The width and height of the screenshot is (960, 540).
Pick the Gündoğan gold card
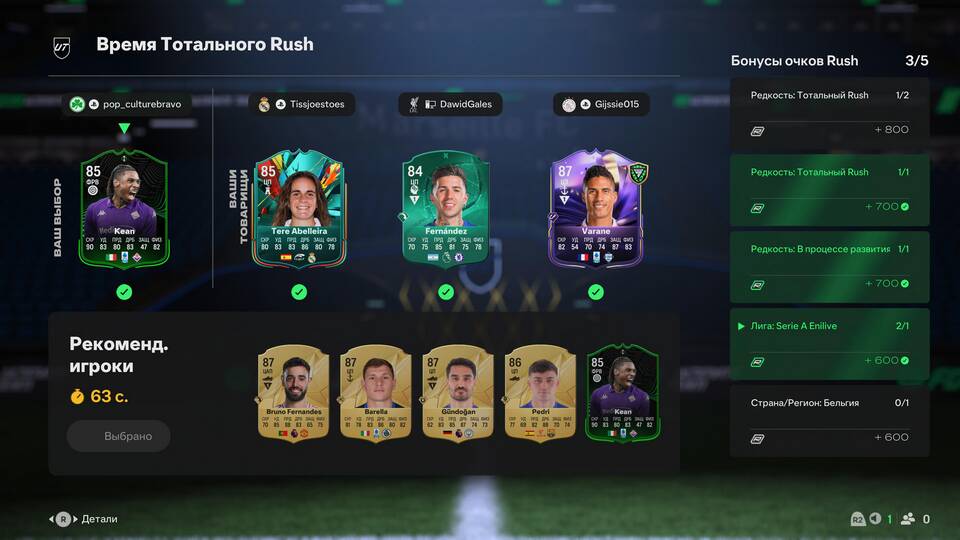(457, 392)
